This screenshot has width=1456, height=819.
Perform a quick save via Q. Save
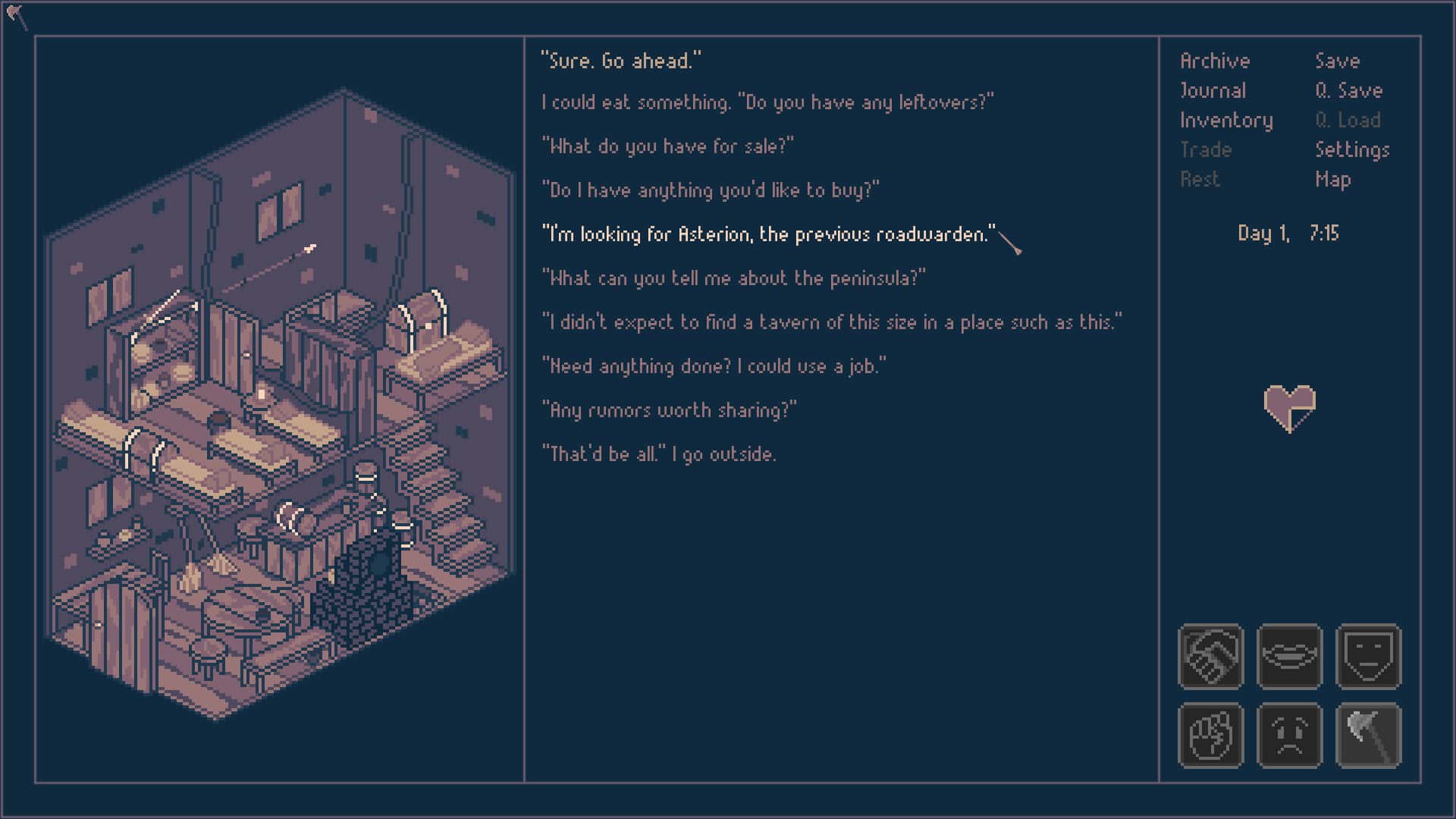tap(1351, 90)
